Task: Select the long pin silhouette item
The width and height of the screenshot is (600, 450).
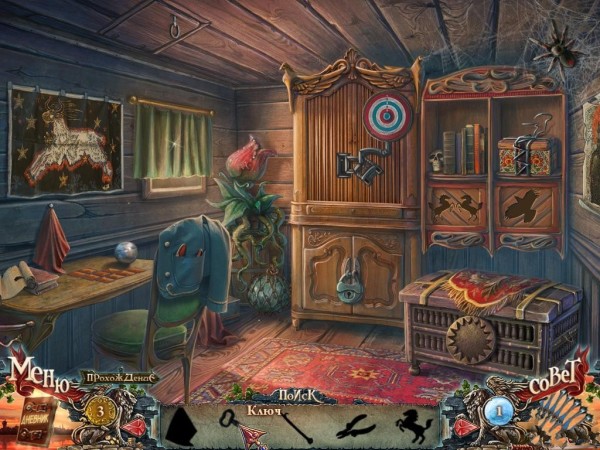Action: click(x=295, y=426)
